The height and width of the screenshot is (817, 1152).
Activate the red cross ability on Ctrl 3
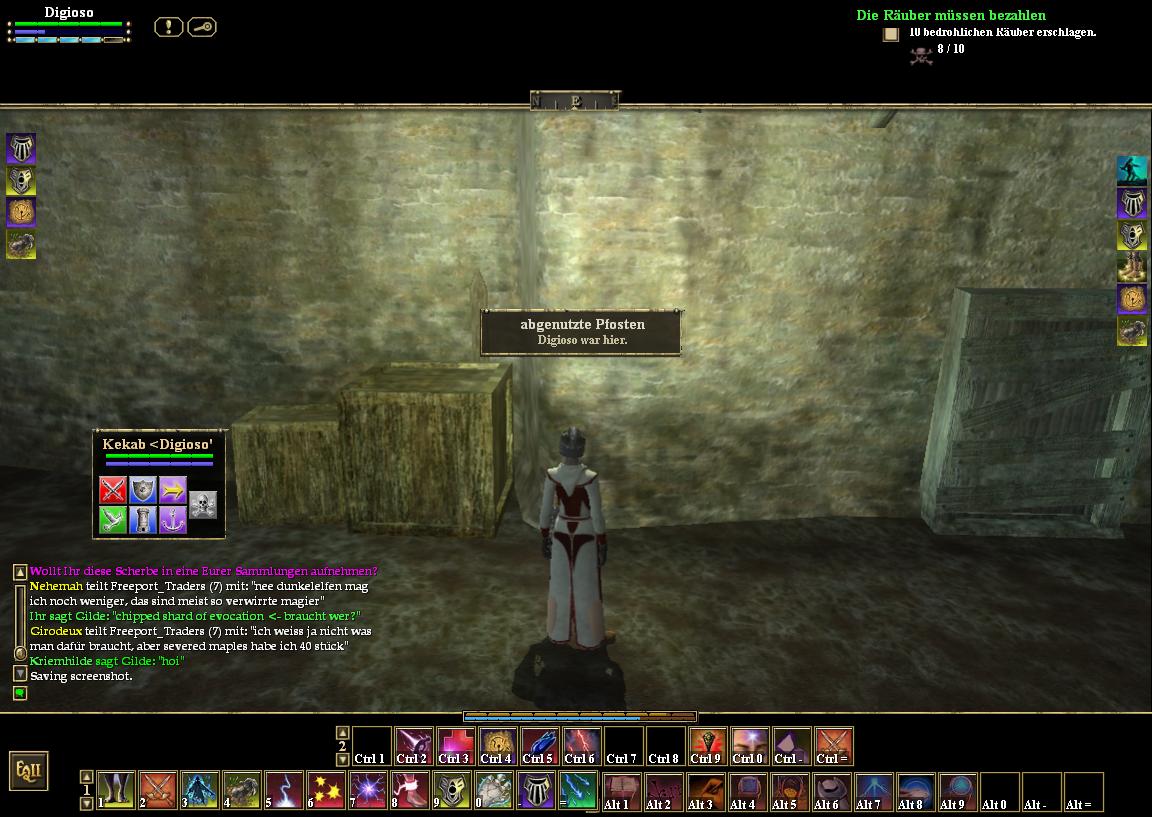(x=454, y=746)
